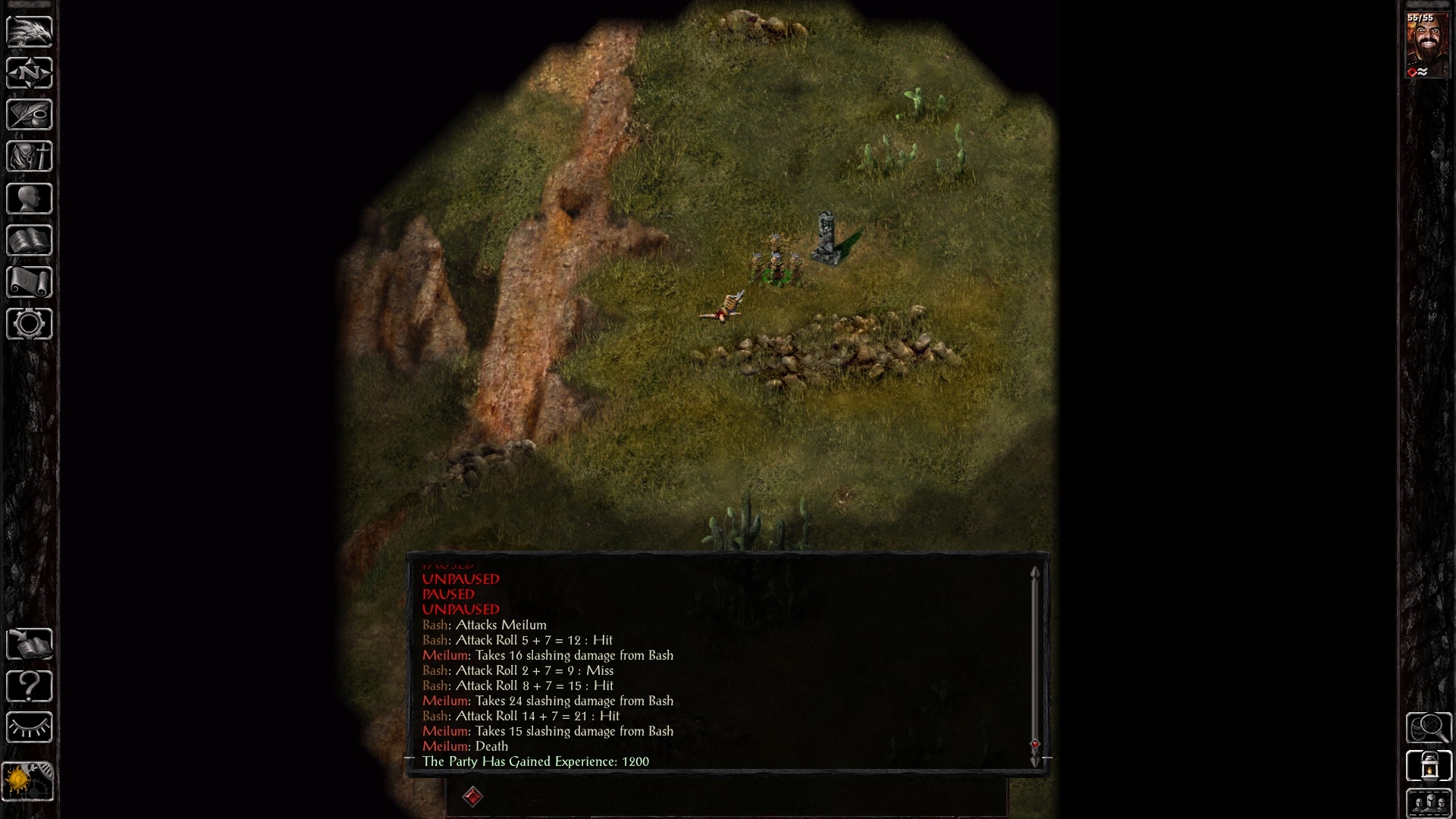
Task: Open the area map via compass icon
Action: tap(30, 74)
